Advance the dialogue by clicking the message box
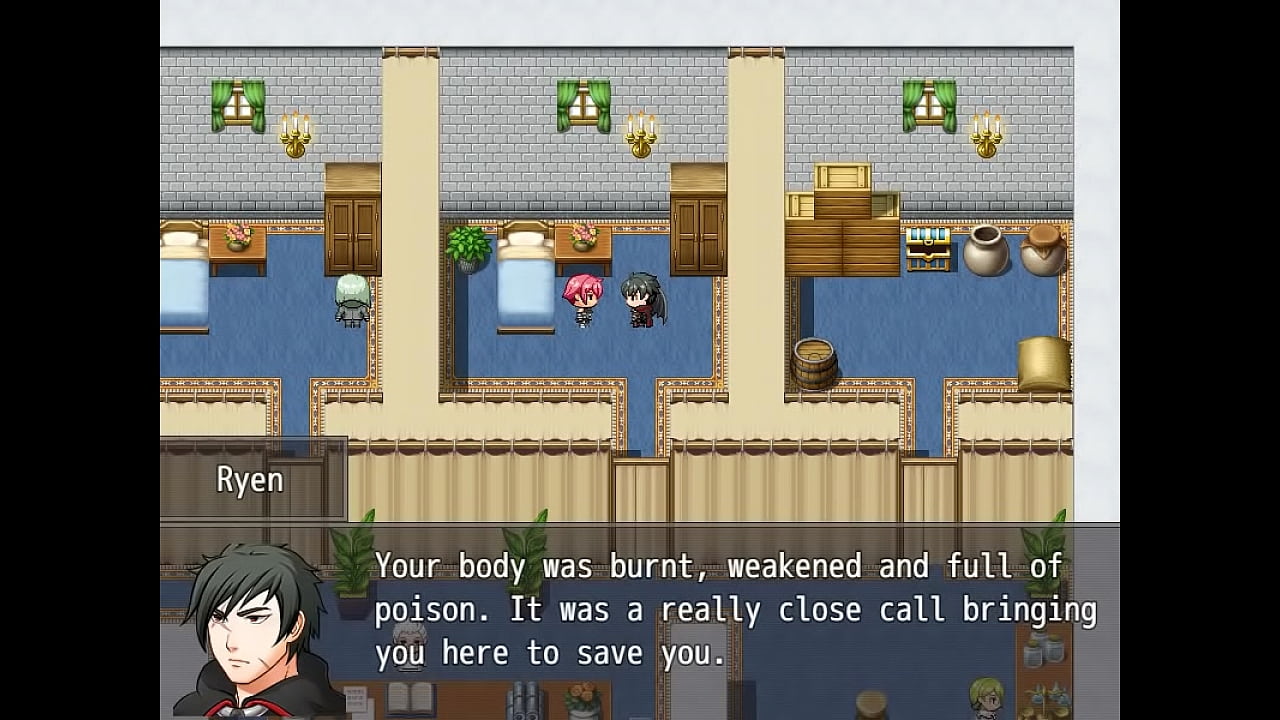Viewport: 1280px width, 720px height. click(x=735, y=610)
